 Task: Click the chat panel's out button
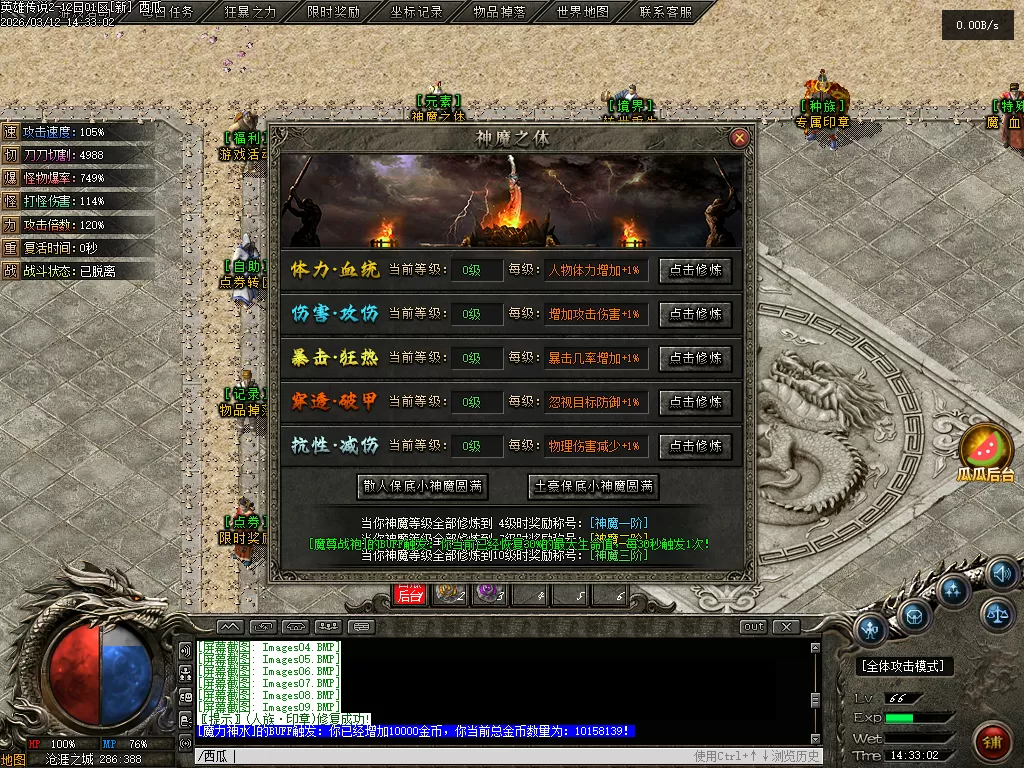pos(753,627)
